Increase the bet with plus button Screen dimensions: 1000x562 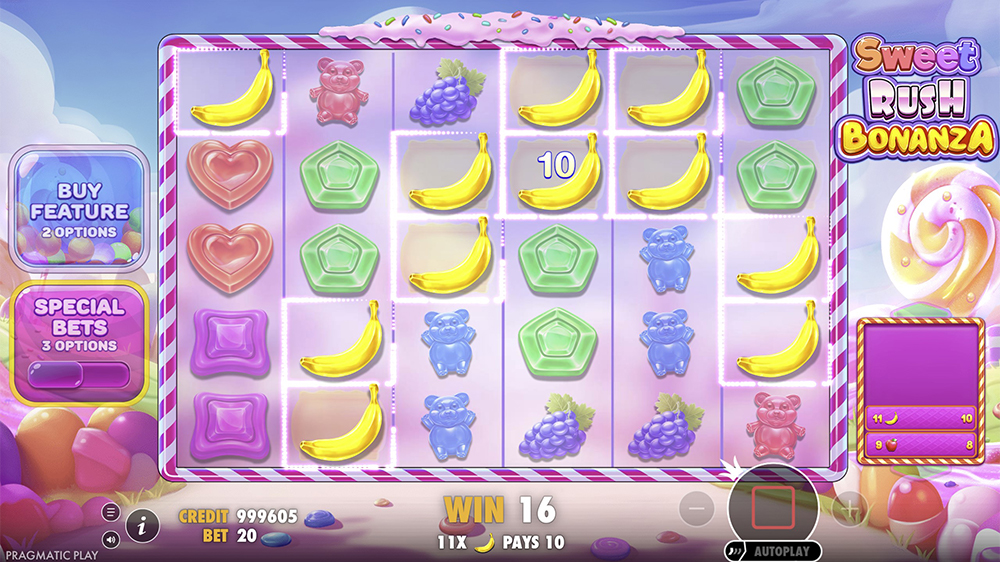pyautogui.click(x=850, y=509)
